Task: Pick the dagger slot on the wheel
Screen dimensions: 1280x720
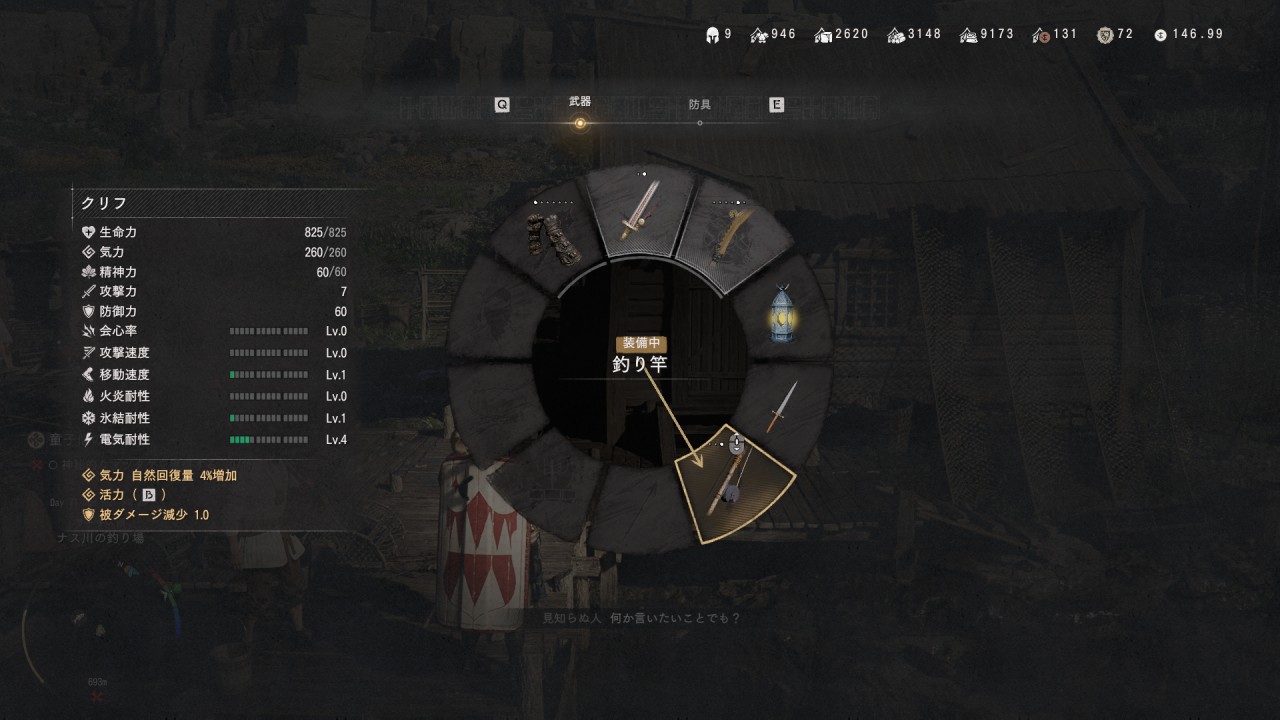Action: [x=782, y=405]
